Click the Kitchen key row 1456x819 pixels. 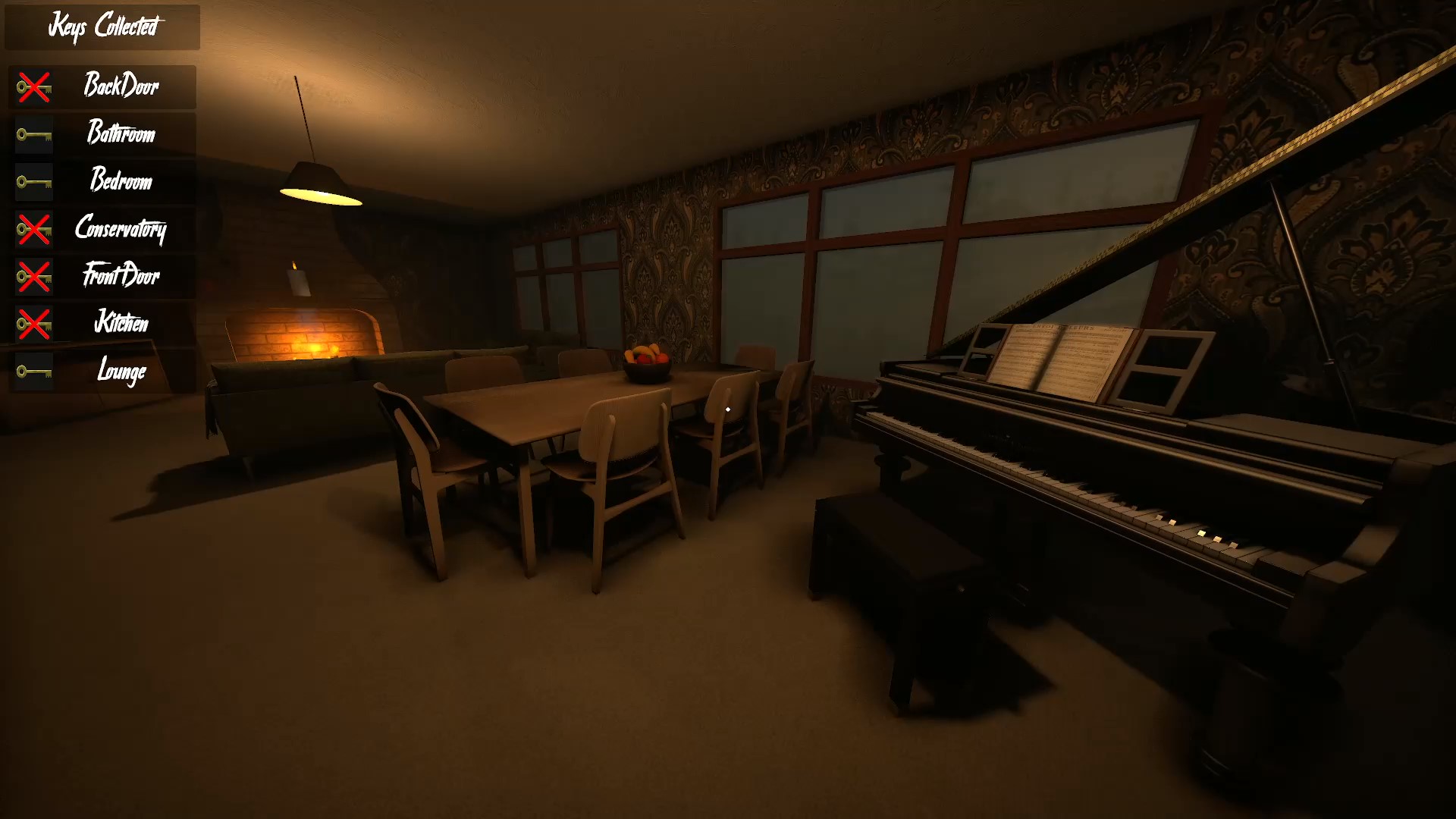103,324
